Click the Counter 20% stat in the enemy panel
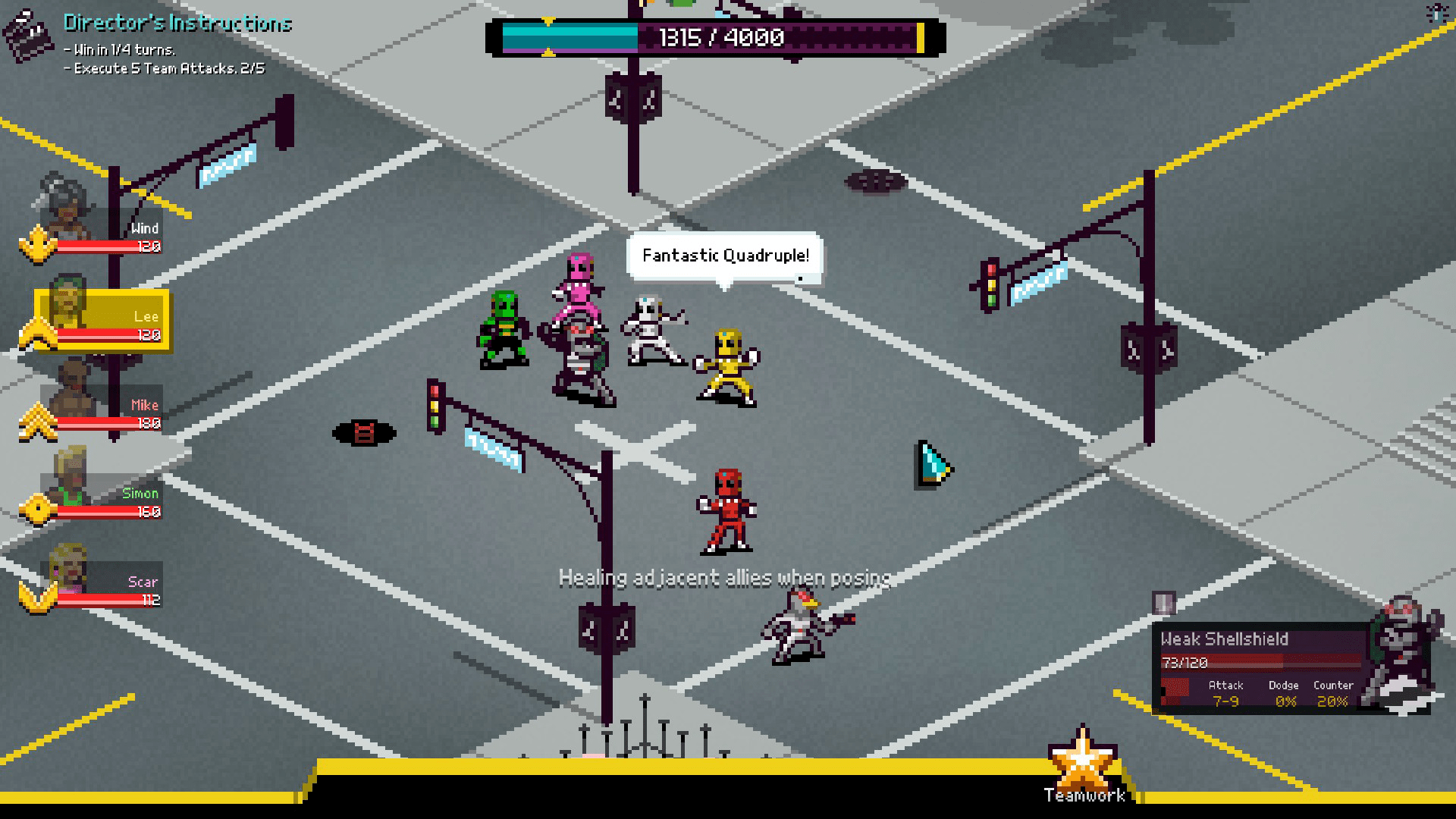The image size is (1456, 819). pyautogui.click(x=1333, y=694)
